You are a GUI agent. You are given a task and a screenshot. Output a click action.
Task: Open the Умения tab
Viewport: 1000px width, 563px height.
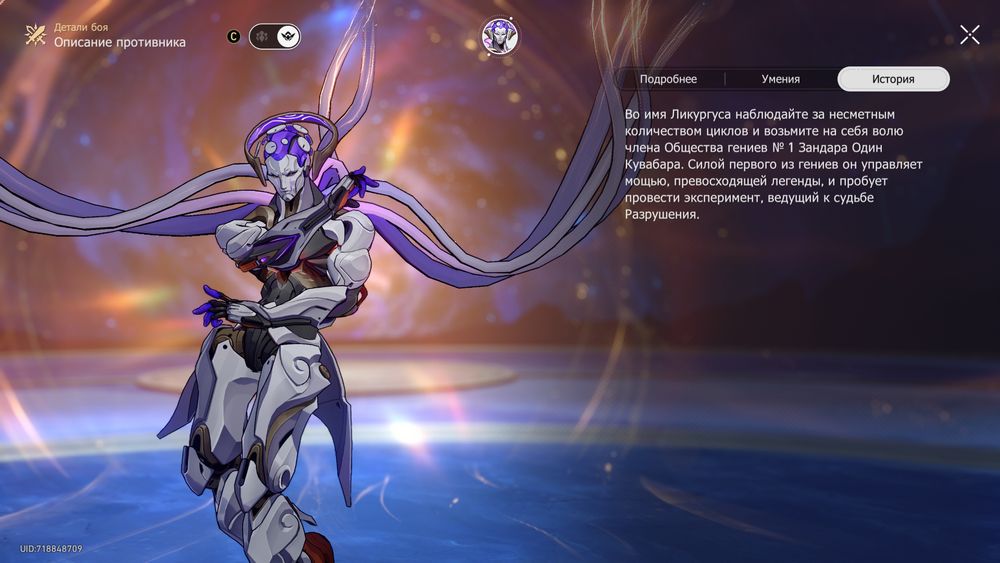point(780,79)
